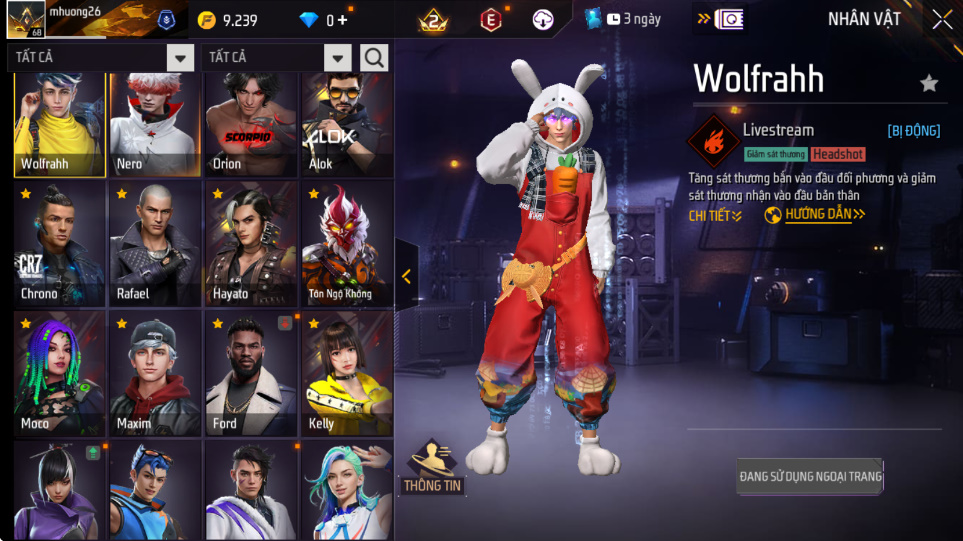Expand CHI TIẾT skill details
The width and height of the screenshot is (963, 541).
click(x=715, y=215)
